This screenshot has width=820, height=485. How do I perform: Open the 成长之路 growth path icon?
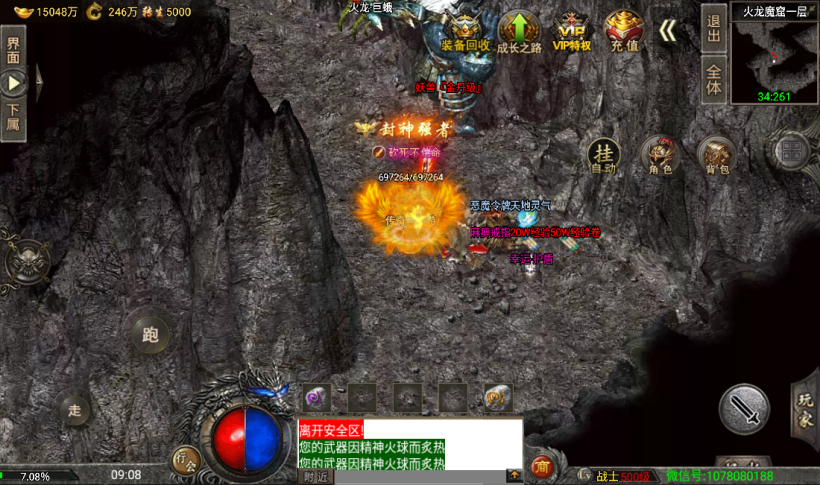(x=519, y=31)
